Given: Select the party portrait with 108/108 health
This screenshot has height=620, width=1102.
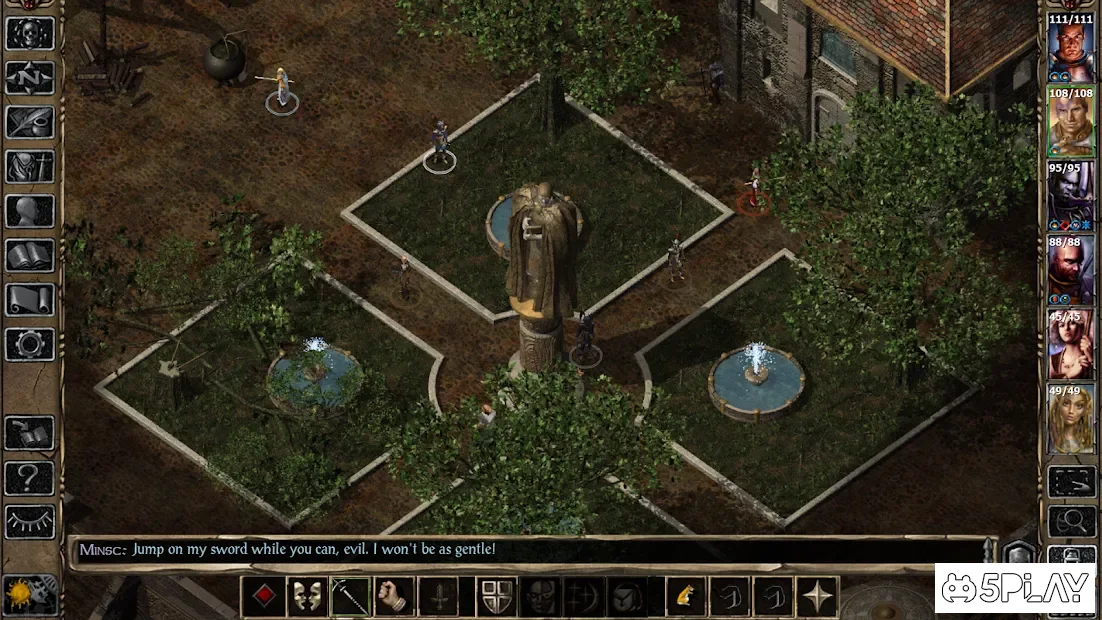Looking at the screenshot, I should coord(1070,122).
